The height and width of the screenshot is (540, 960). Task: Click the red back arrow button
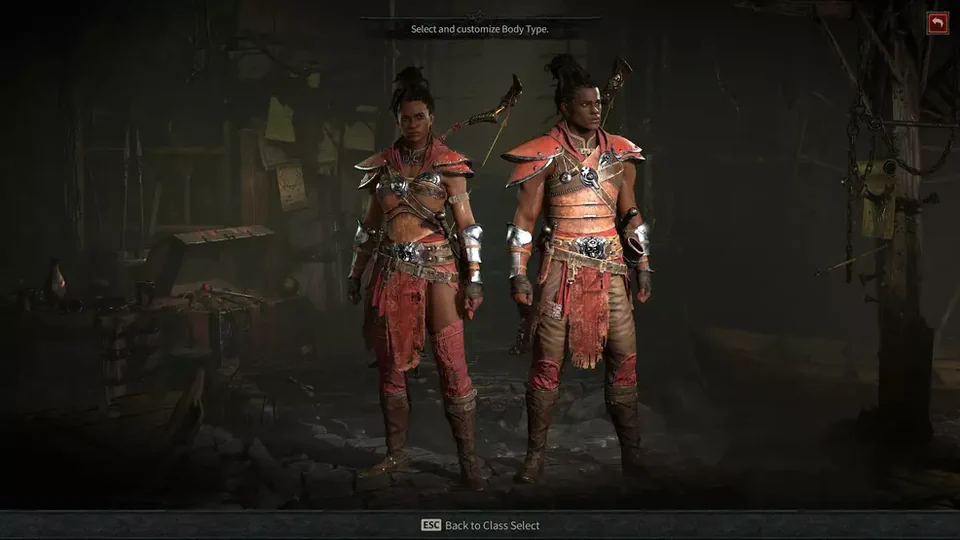pyautogui.click(x=938, y=23)
